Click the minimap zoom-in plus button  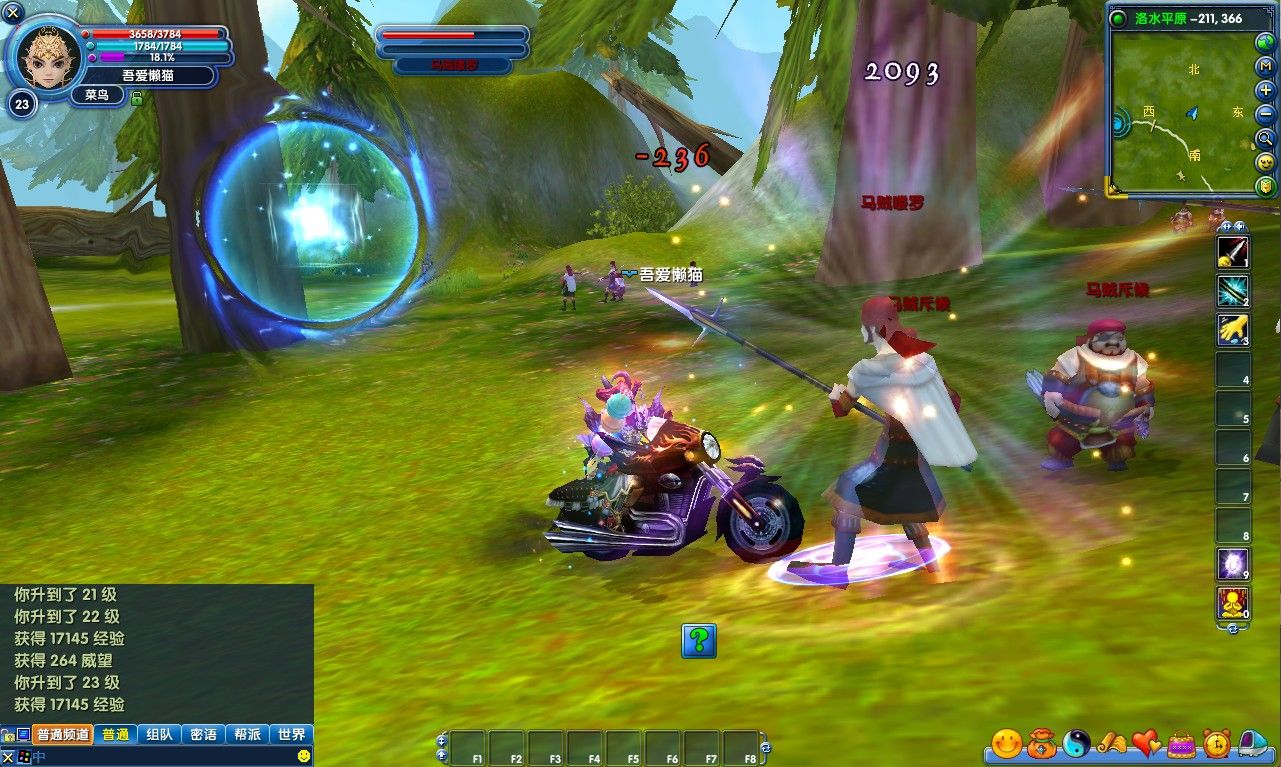[1266, 89]
